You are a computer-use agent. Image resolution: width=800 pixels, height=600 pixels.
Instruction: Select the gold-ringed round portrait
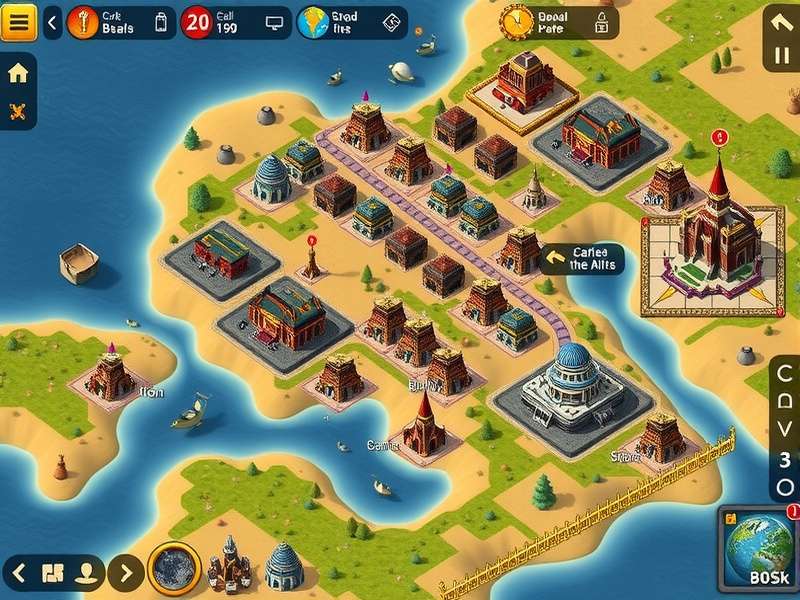click(174, 570)
